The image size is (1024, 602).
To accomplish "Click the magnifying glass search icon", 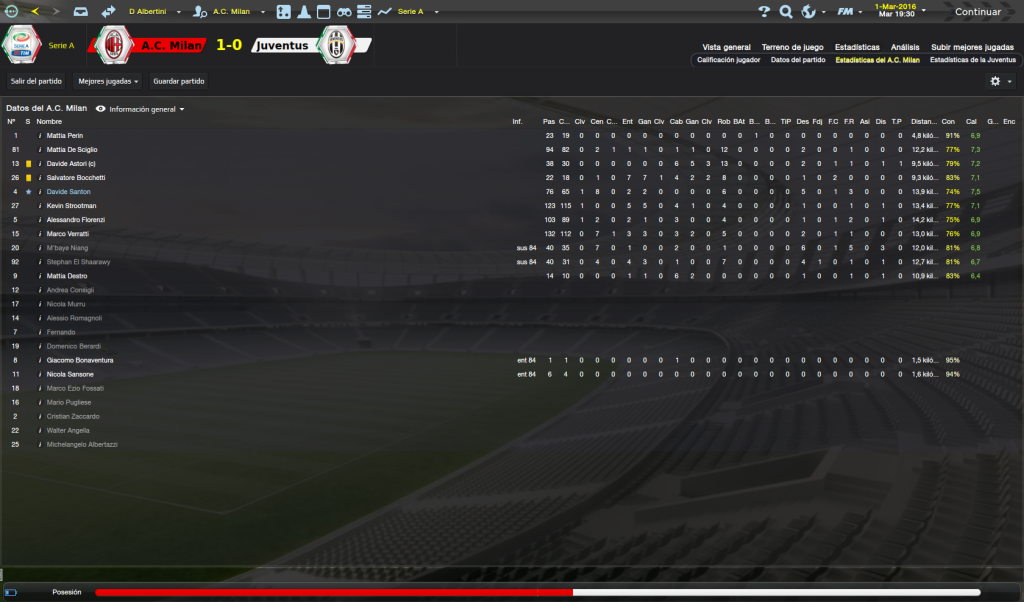I will (786, 12).
